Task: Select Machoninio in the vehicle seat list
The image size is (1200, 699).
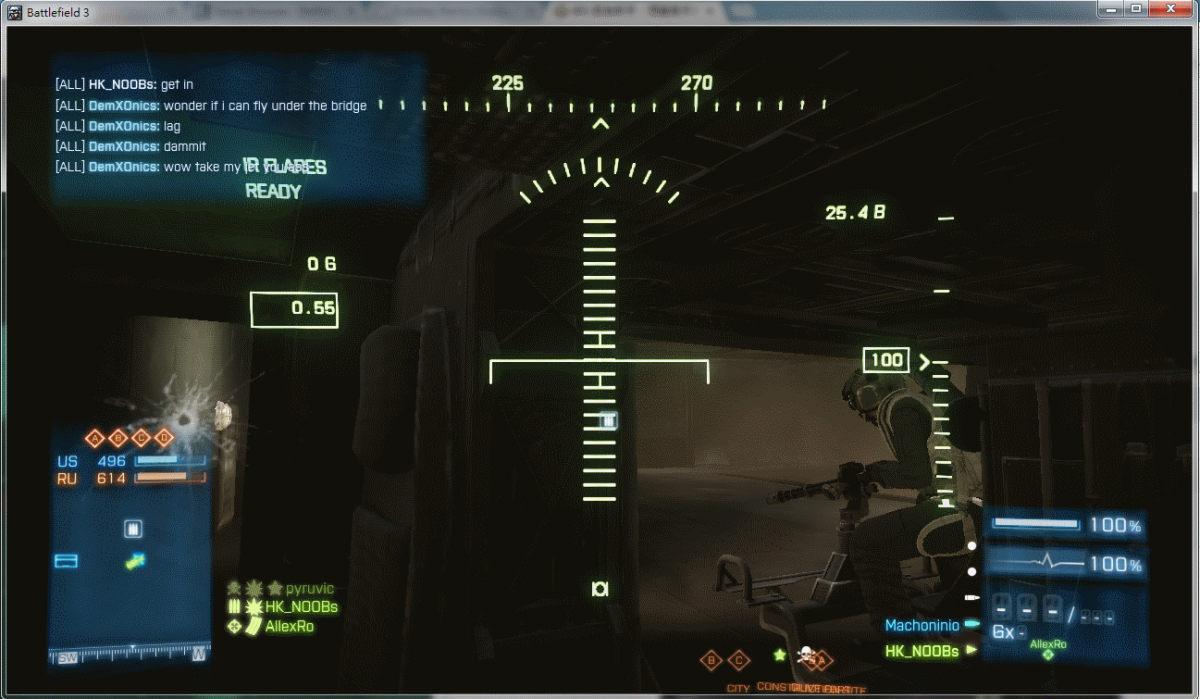Action: pyautogui.click(x=922, y=626)
